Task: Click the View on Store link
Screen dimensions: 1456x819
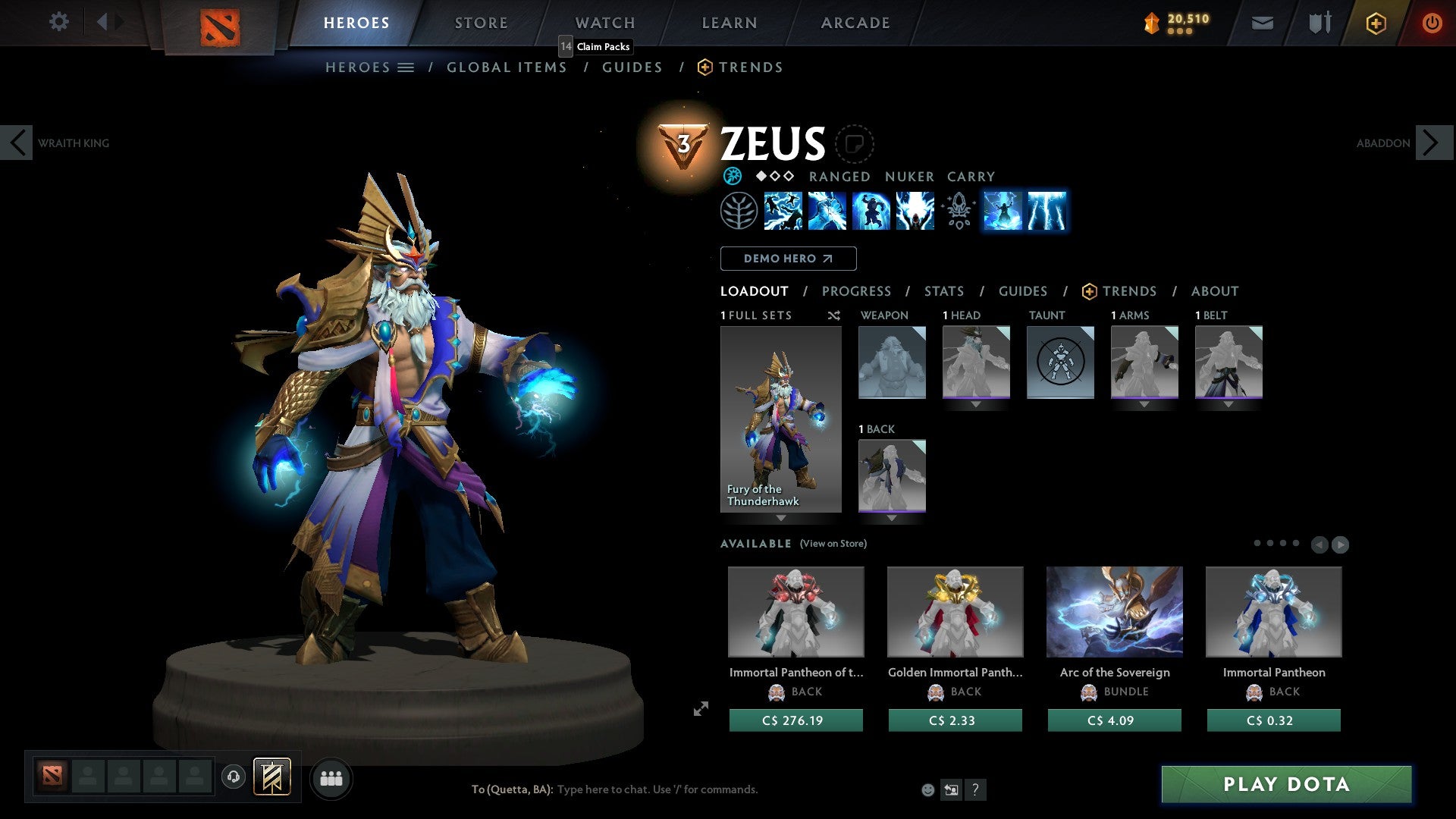Action: pos(834,544)
